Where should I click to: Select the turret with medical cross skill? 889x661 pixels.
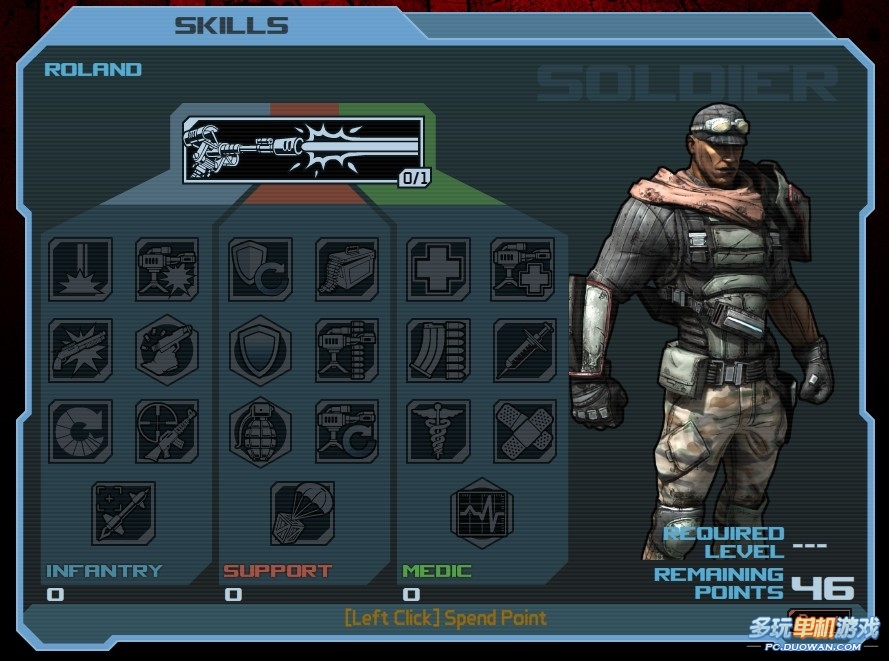[x=524, y=269]
